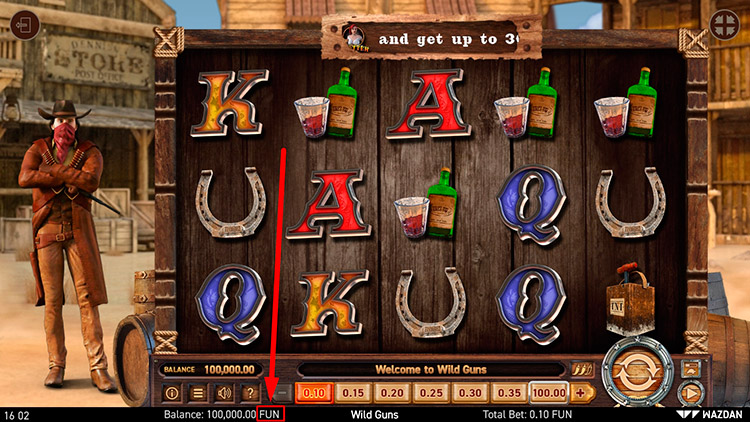Increase the bet with the plus button

(581, 393)
